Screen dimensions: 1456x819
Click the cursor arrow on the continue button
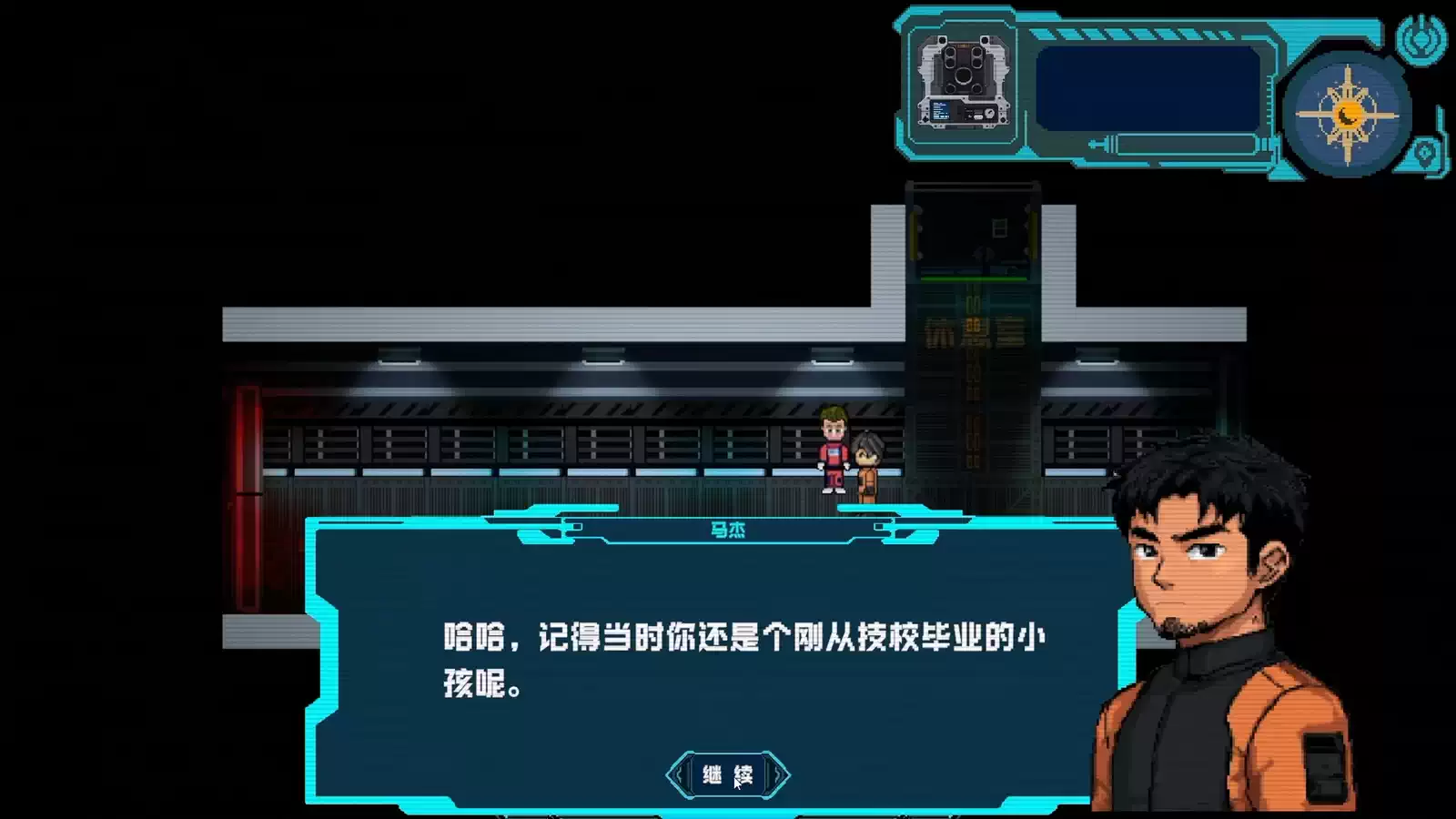[x=735, y=786]
